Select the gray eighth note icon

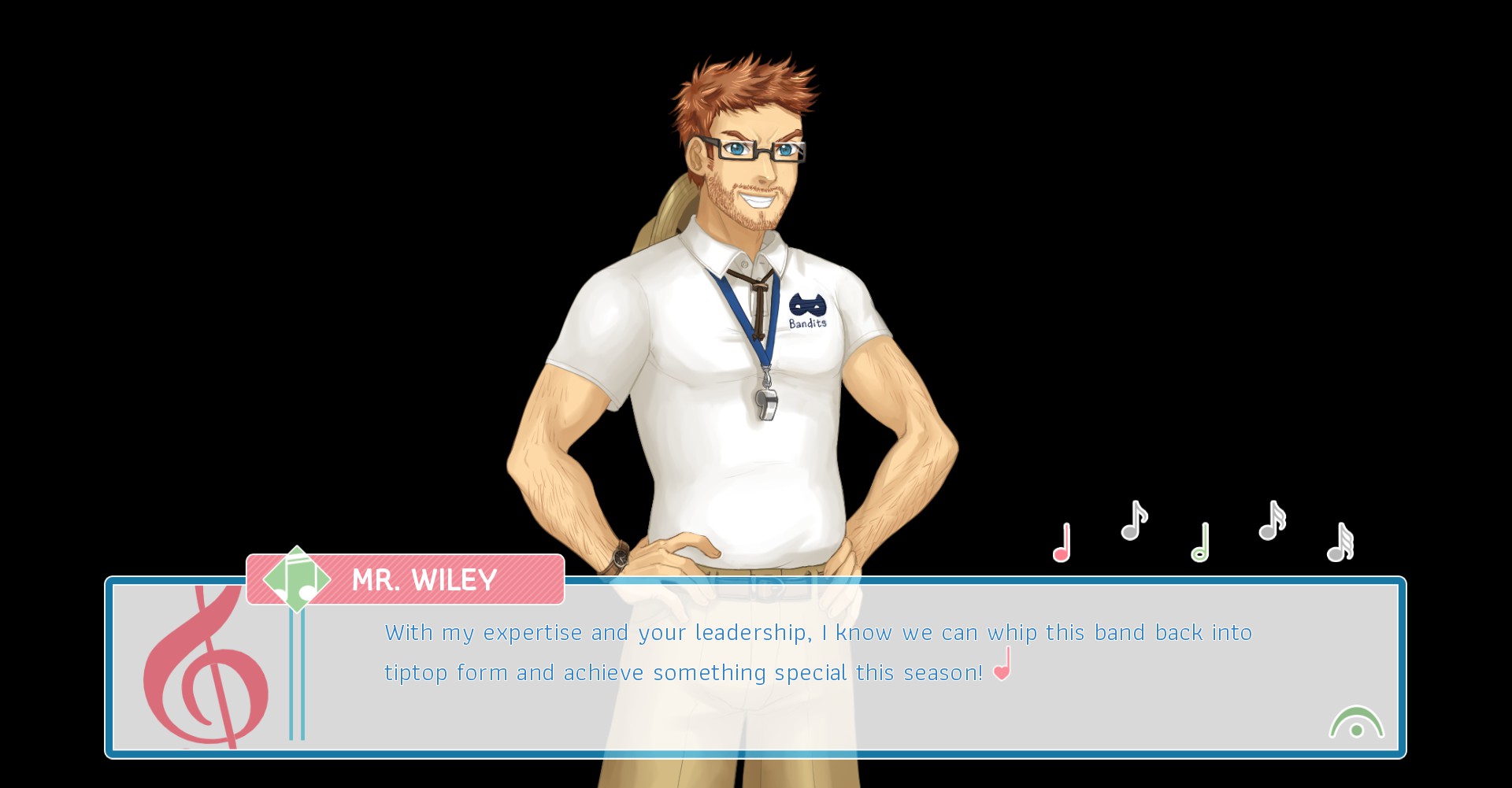1133,521
